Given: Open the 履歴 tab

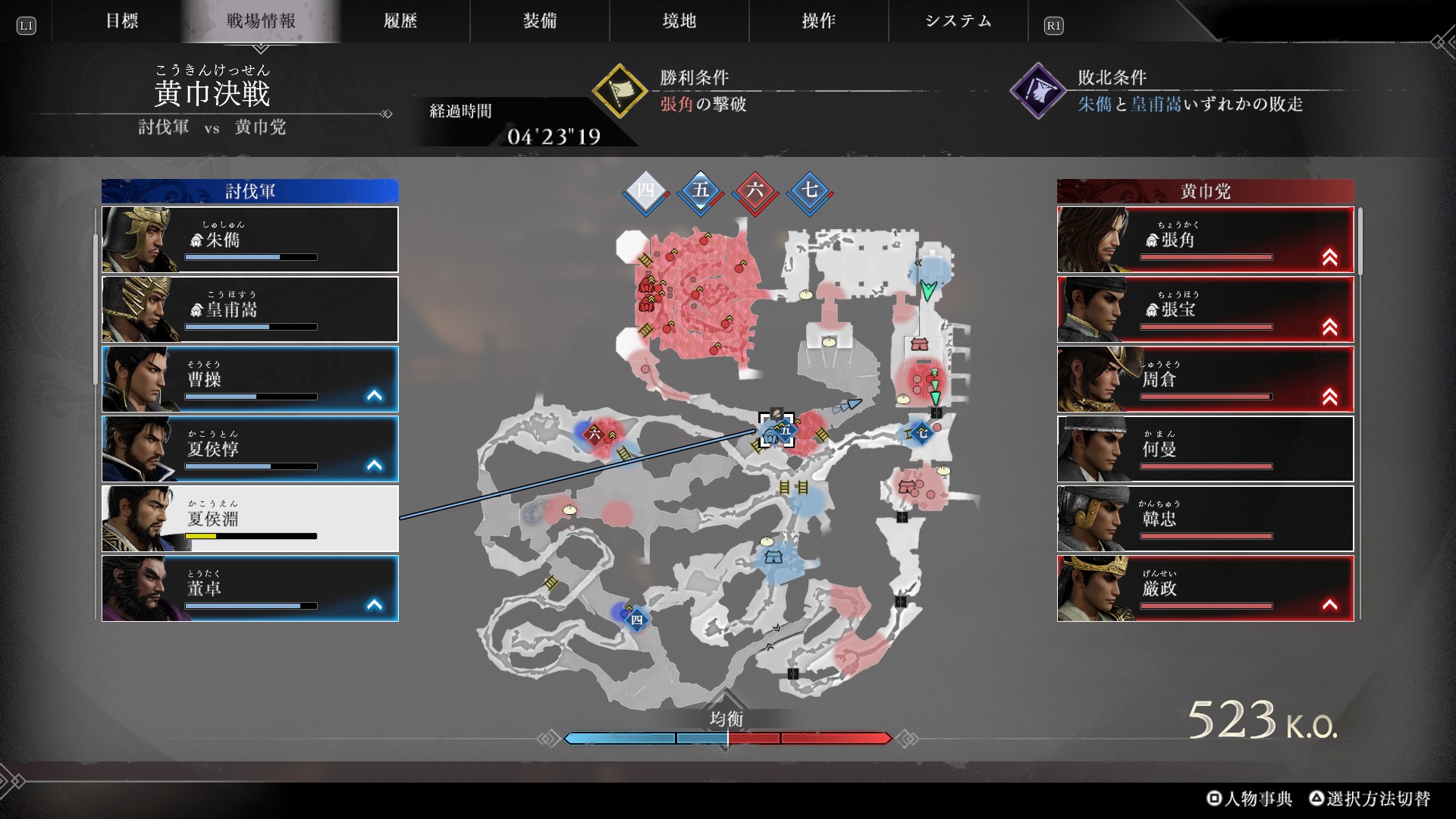Looking at the screenshot, I should pos(400,21).
